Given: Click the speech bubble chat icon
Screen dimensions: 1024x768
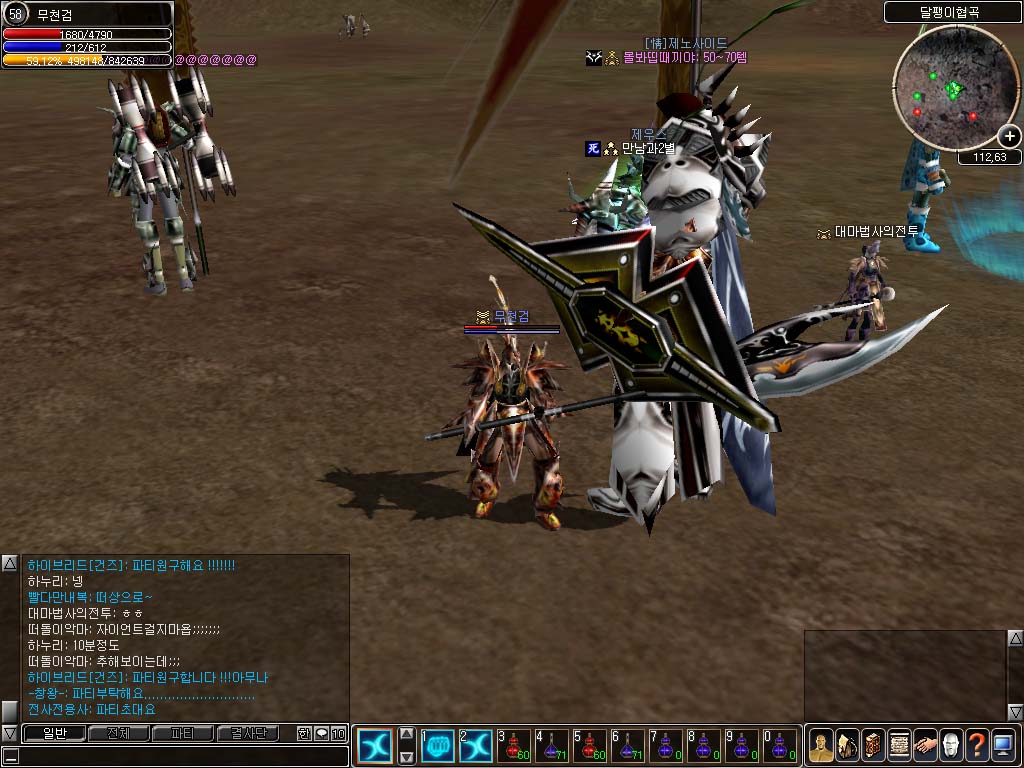Looking at the screenshot, I should [x=321, y=734].
